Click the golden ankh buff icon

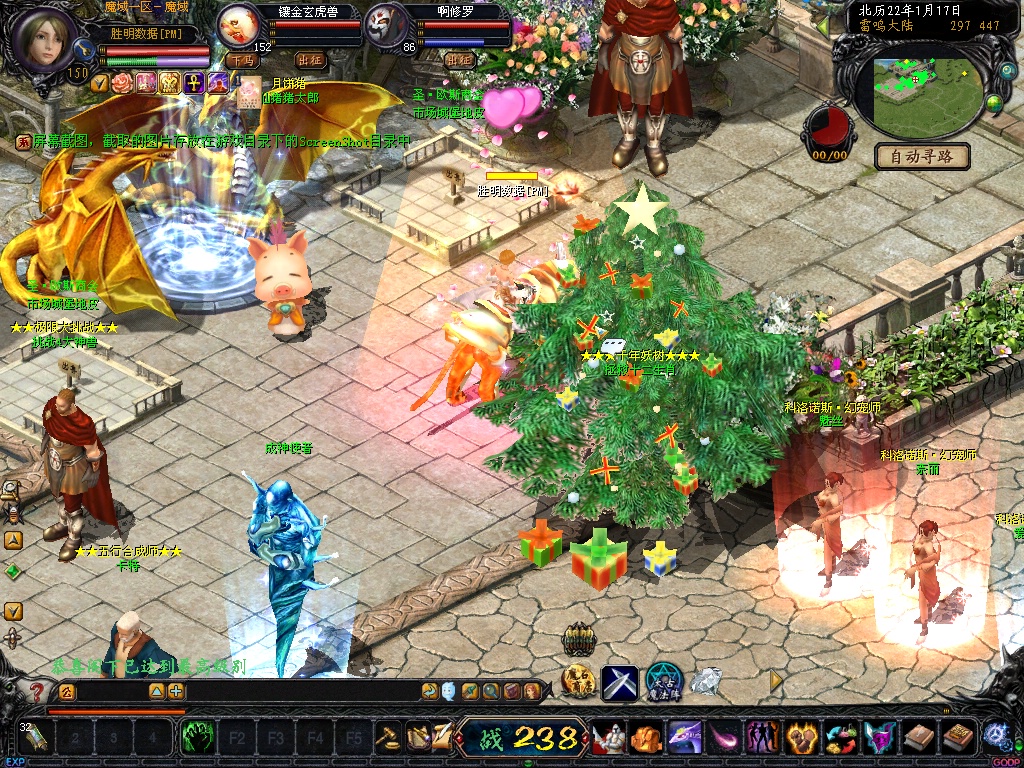(193, 83)
